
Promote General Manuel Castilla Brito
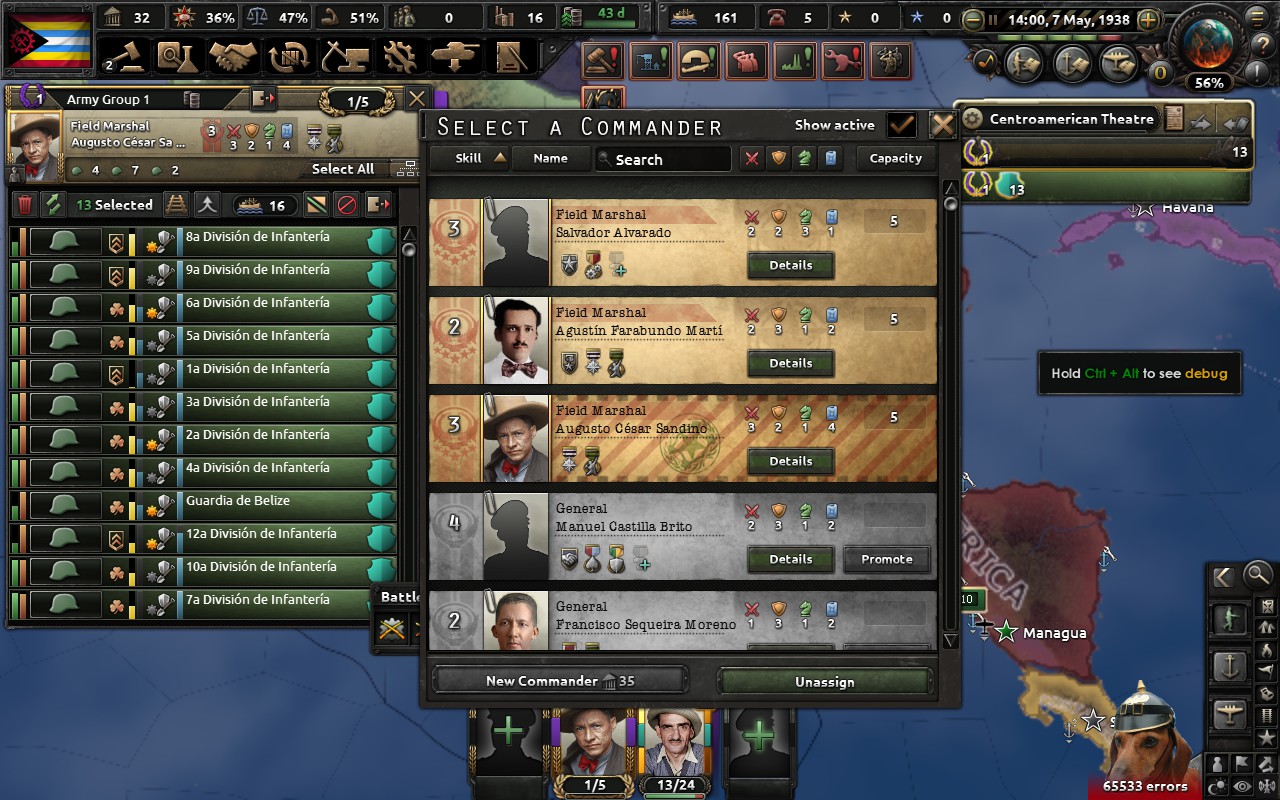[886, 559]
